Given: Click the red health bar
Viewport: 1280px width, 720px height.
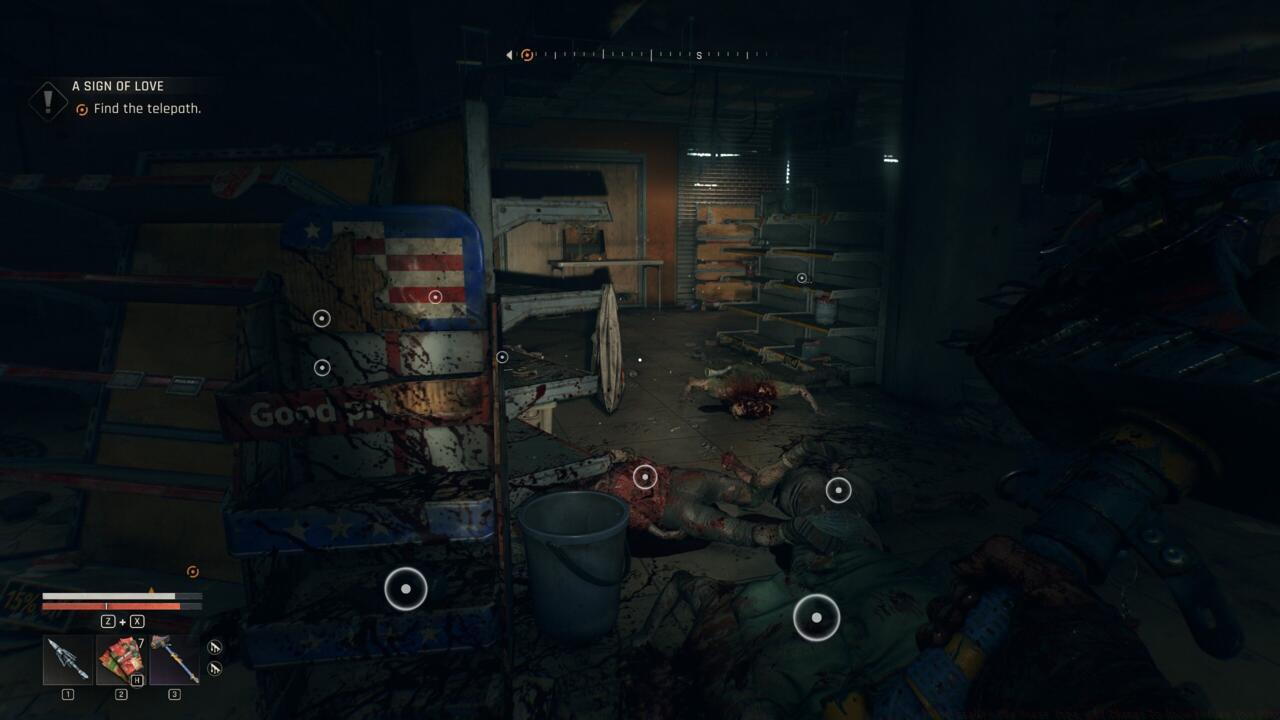Looking at the screenshot, I should [x=100, y=604].
